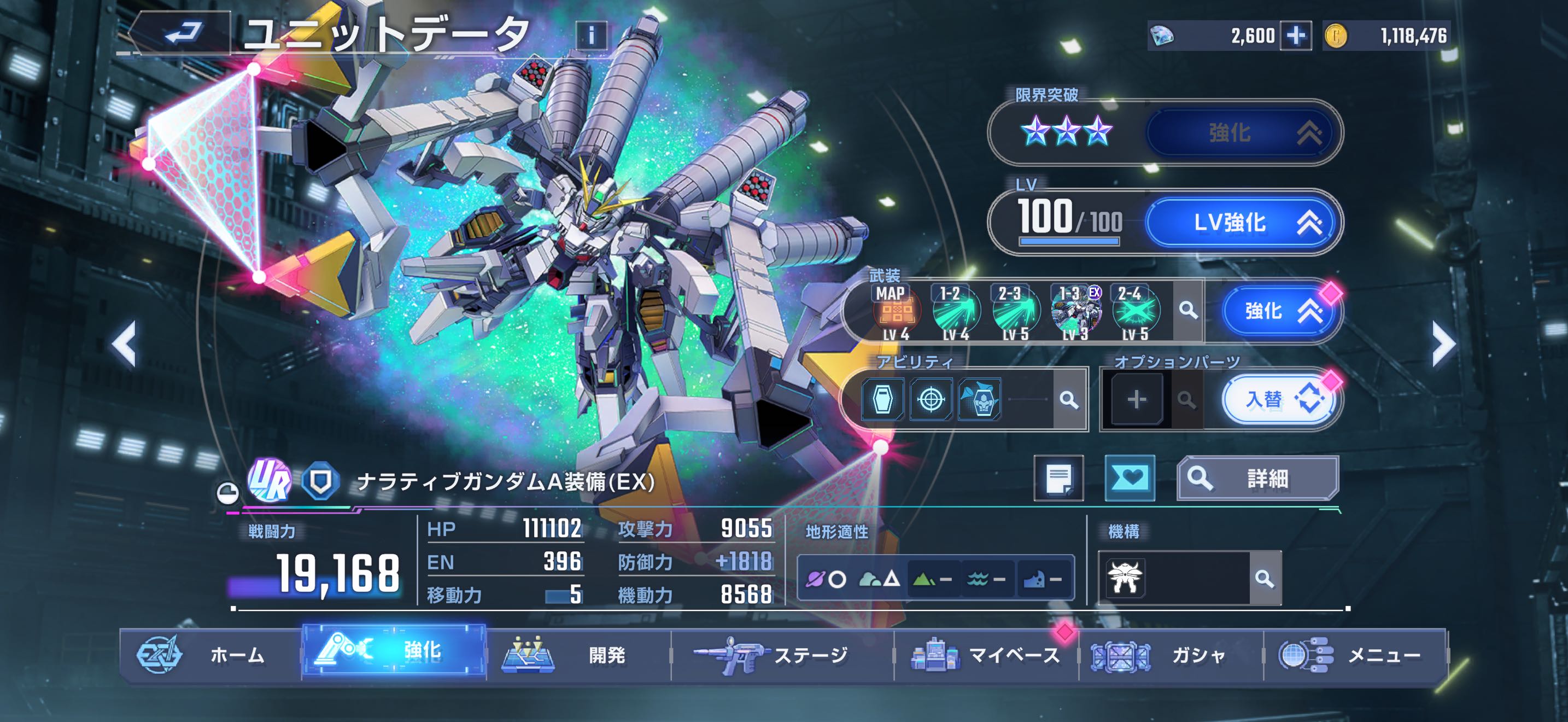Viewport: 1568px width, 722px height.
Task: Open the ガシャ gacha tab
Action: tap(1171, 655)
